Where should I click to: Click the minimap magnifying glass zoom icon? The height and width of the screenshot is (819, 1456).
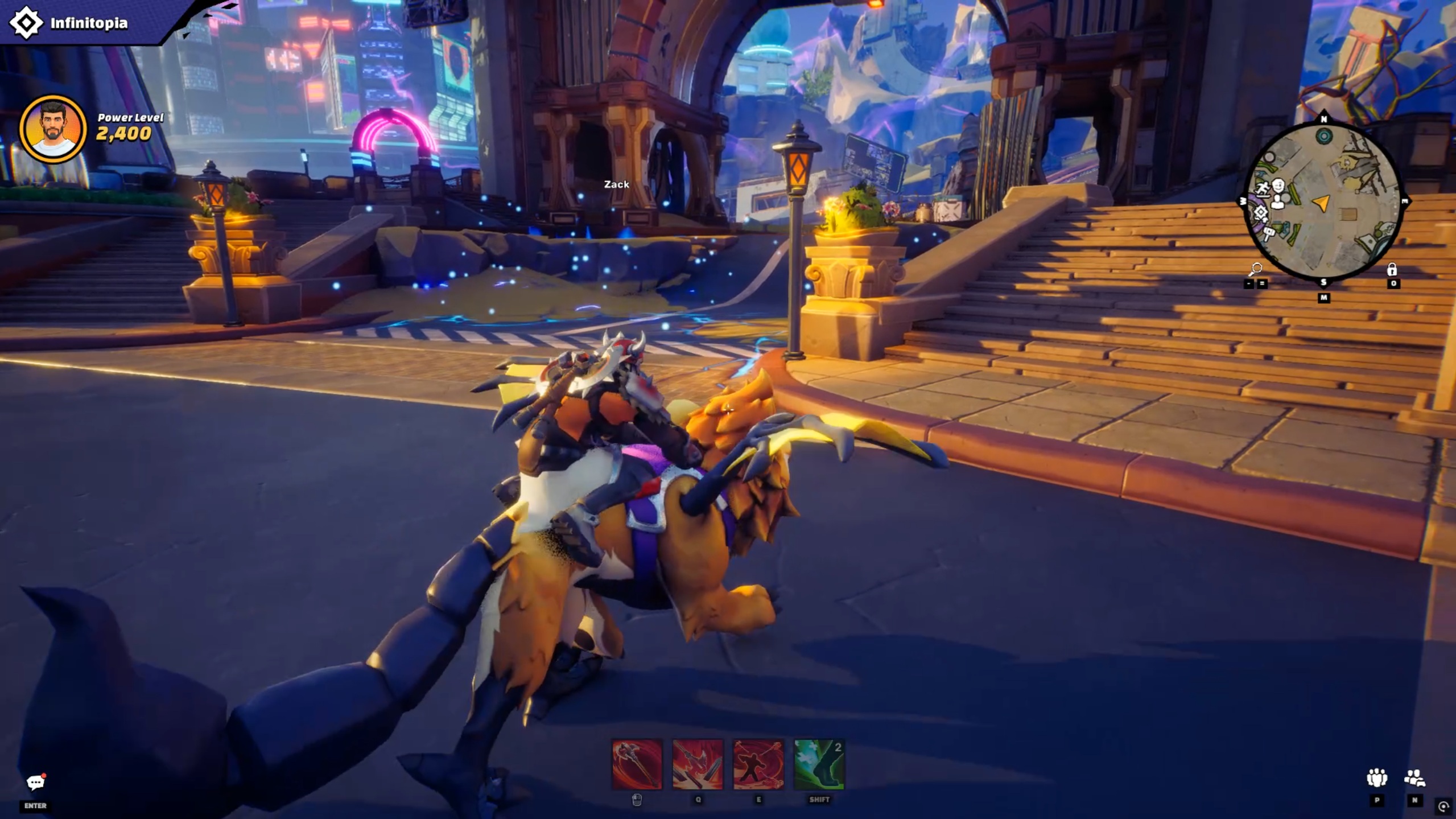tap(1256, 269)
